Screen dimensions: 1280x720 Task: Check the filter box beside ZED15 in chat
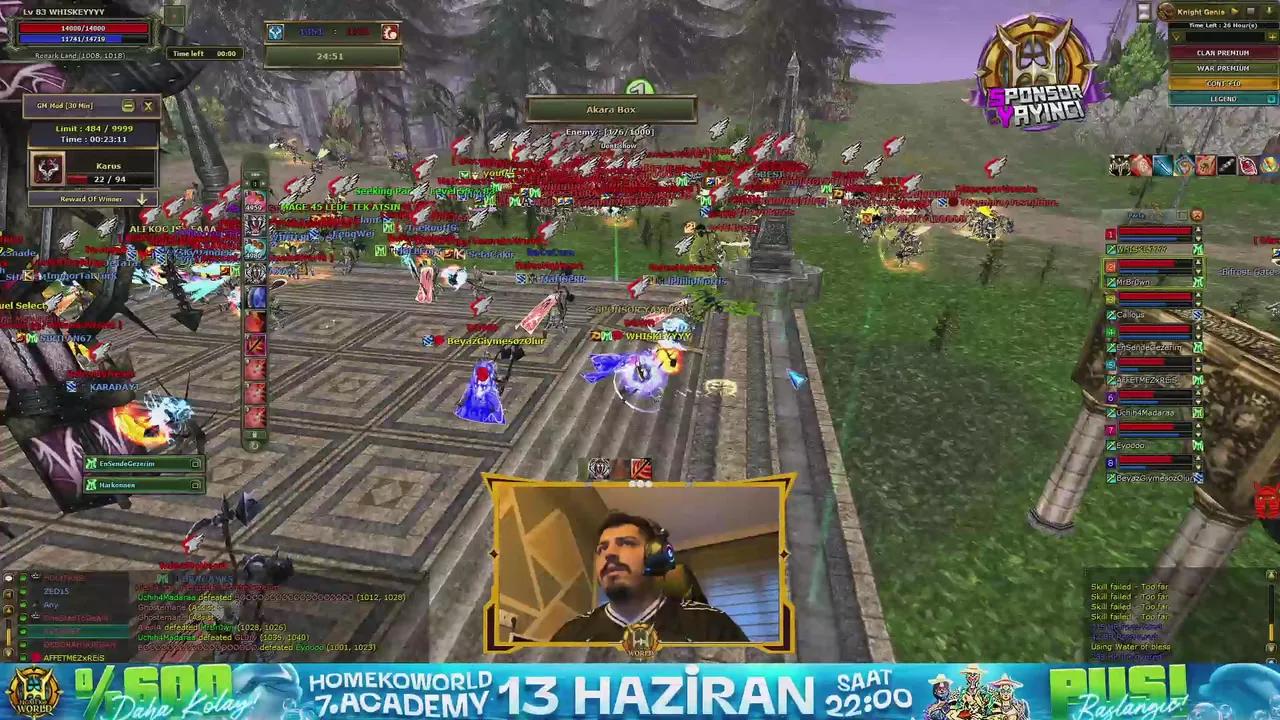(x=22, y=590)
